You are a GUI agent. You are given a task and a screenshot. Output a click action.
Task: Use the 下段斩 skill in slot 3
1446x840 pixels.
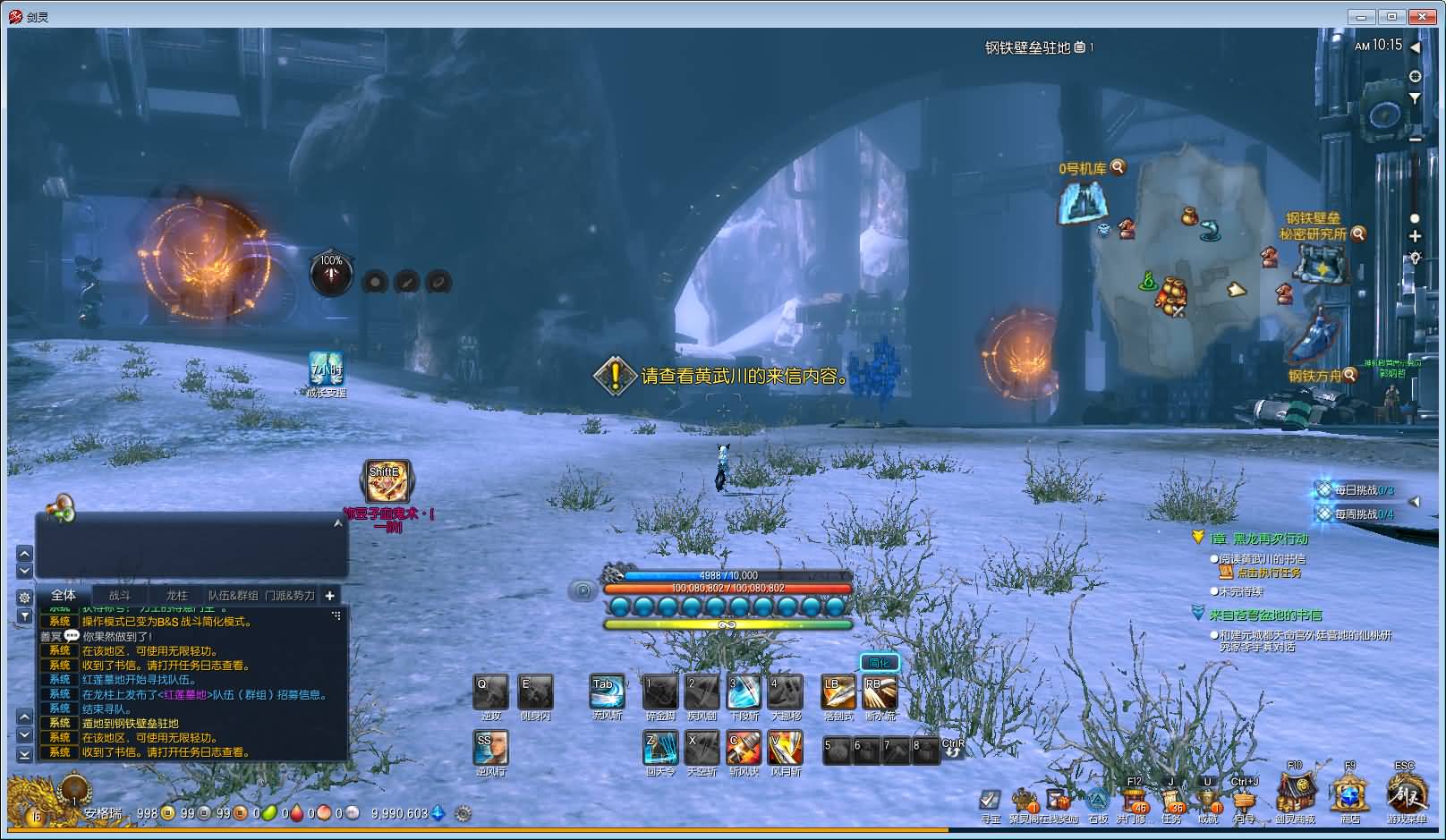[744, 692]
